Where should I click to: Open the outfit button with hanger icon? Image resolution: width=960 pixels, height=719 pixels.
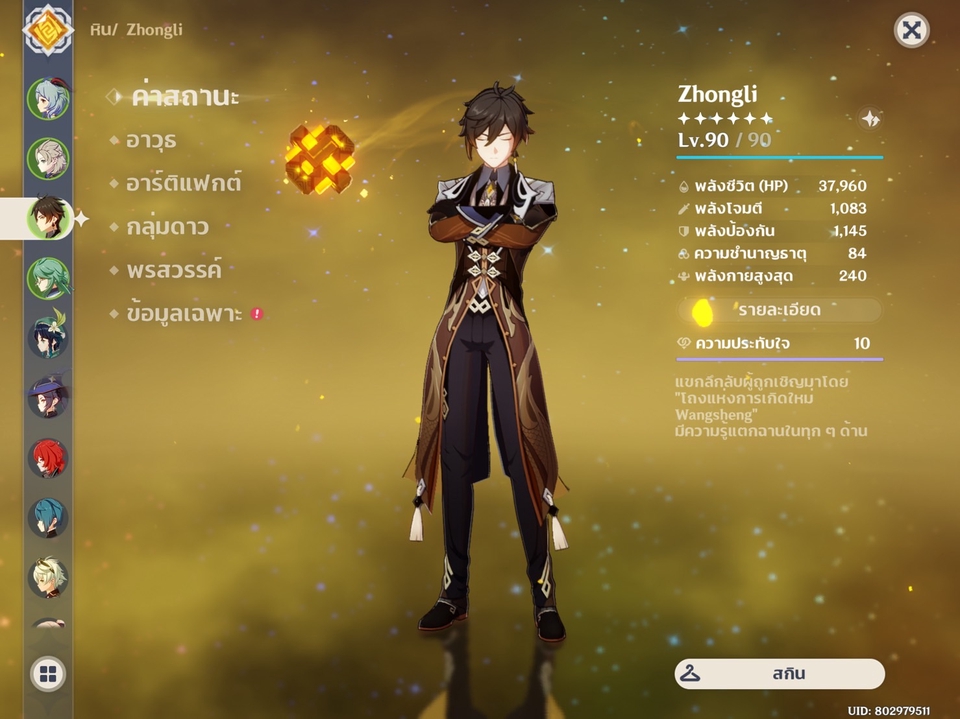click(779, 674)
